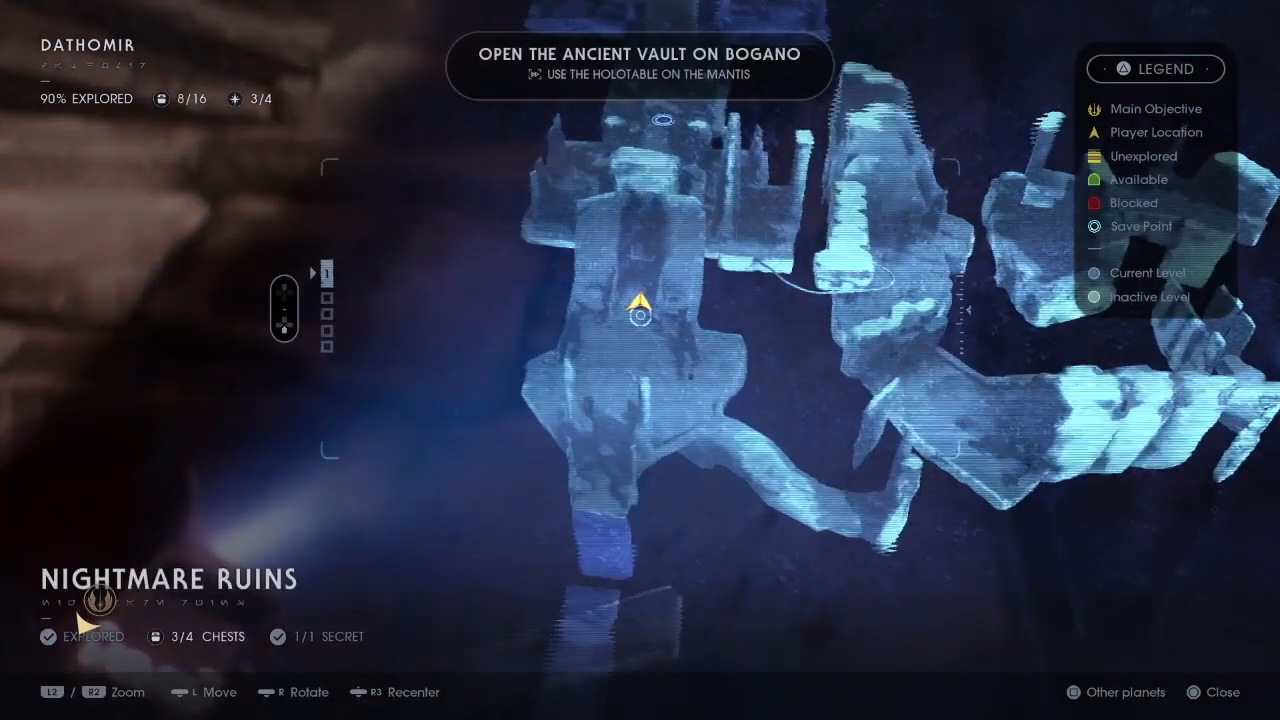Select the Current Level indicator icon
Viewport: 1280px width, 720px height.
1094,273
